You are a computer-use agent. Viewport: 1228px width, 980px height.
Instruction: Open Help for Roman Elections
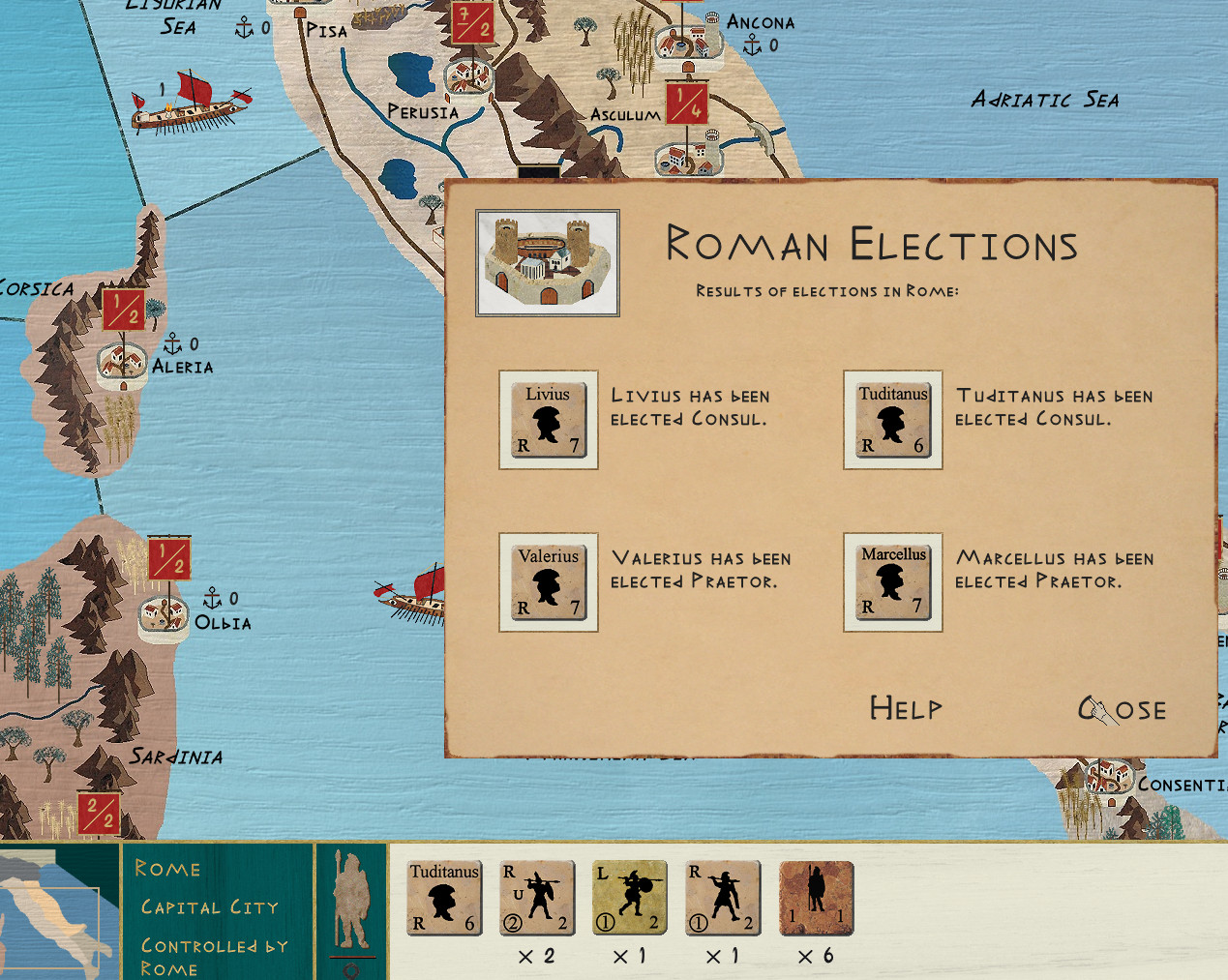(x=905, y=708)
